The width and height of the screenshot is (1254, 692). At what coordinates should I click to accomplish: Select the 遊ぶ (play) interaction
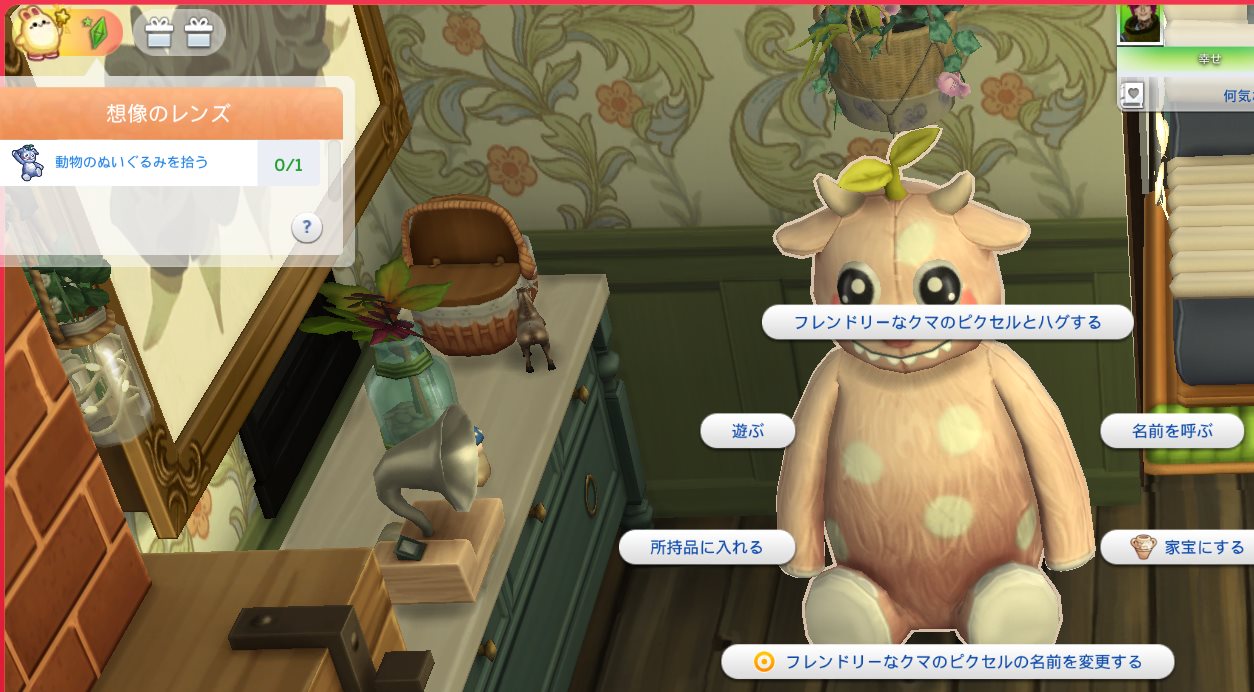tap(747, 432)
